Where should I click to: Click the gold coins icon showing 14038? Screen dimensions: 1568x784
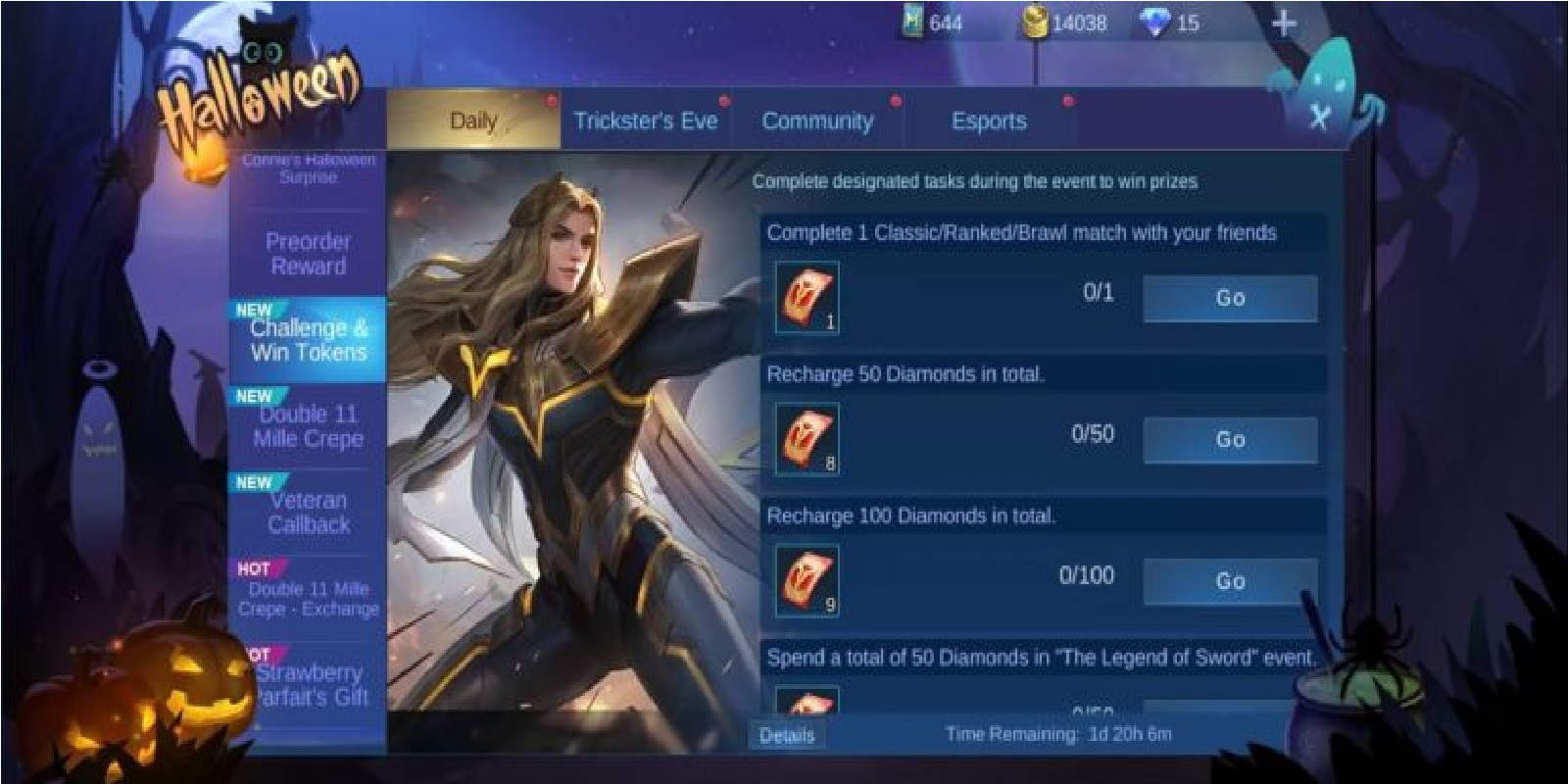point(1034,22)
